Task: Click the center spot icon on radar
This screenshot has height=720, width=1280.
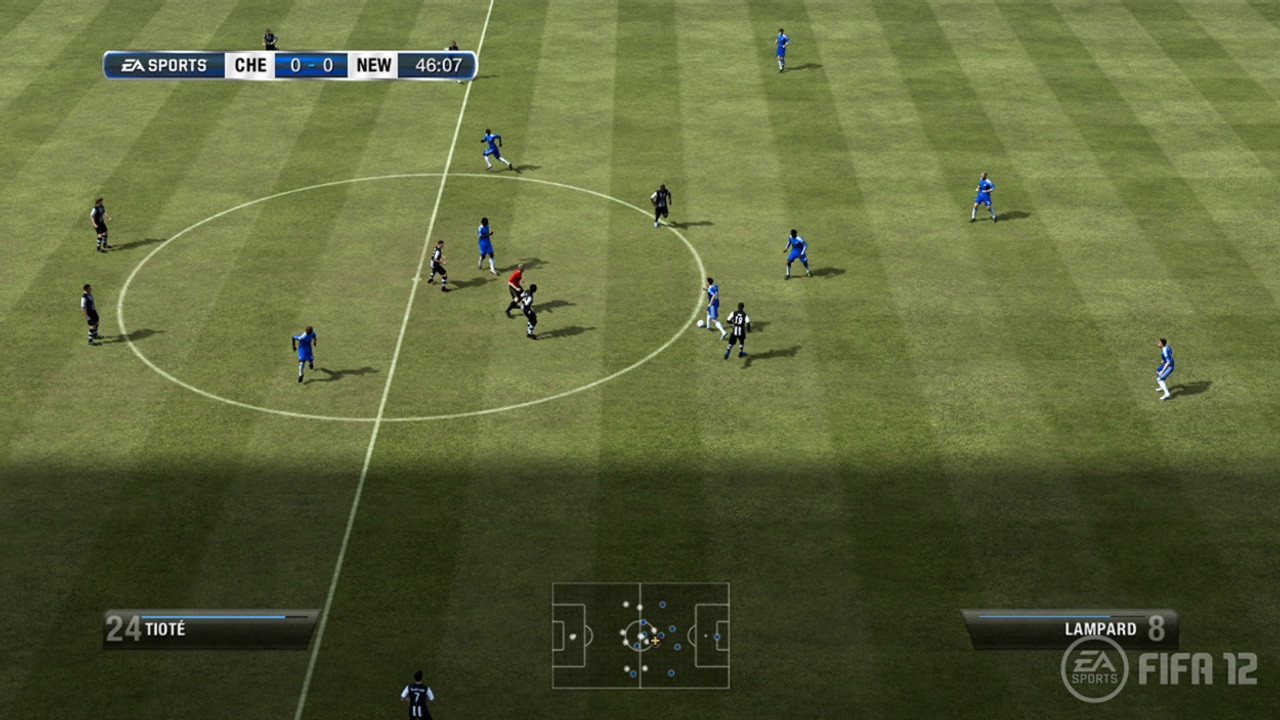Action: tap(639, 636)
